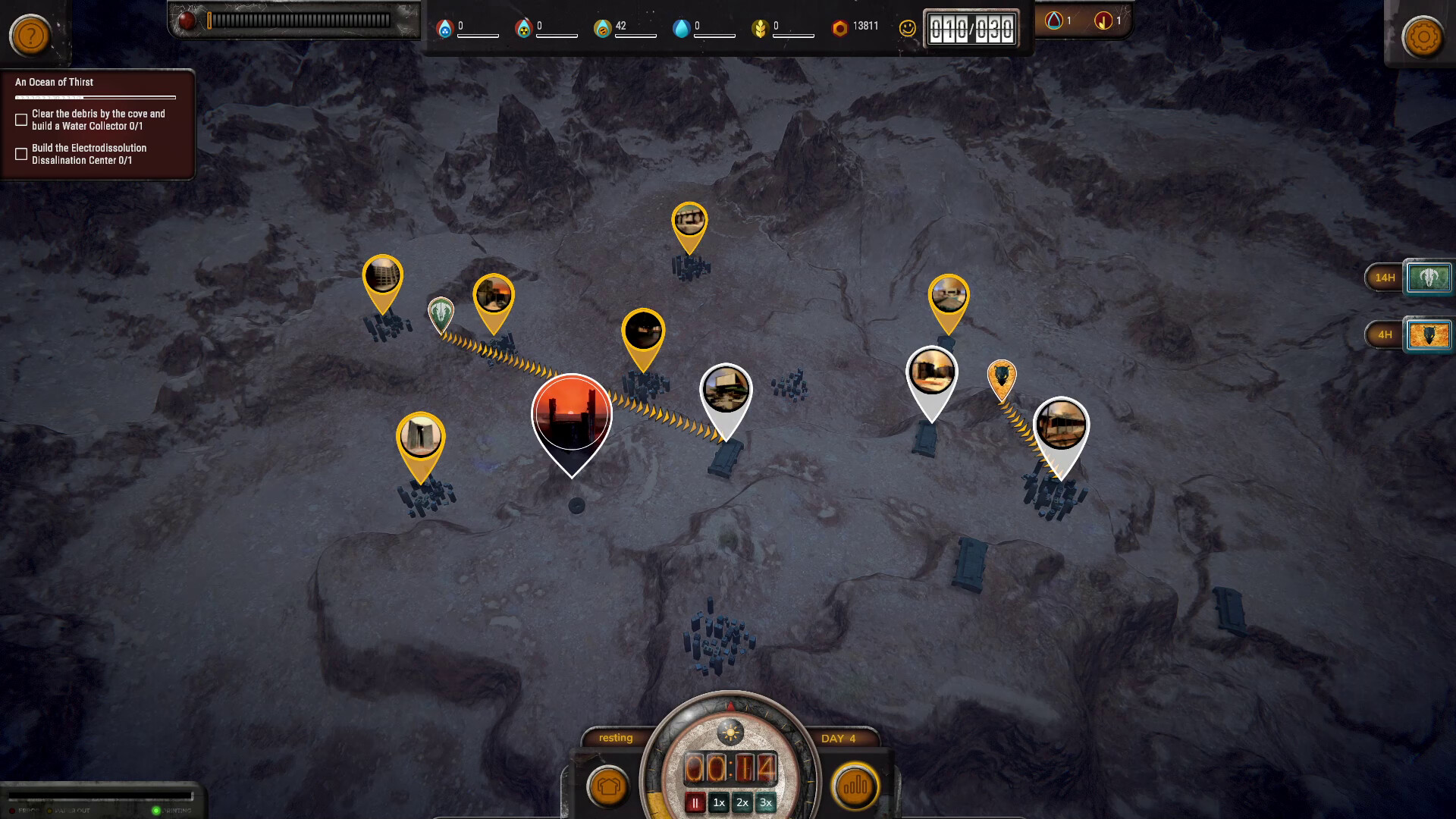
Task: Select the orange wolf expedition arriving in 4H
Action: coord(1429,334)
